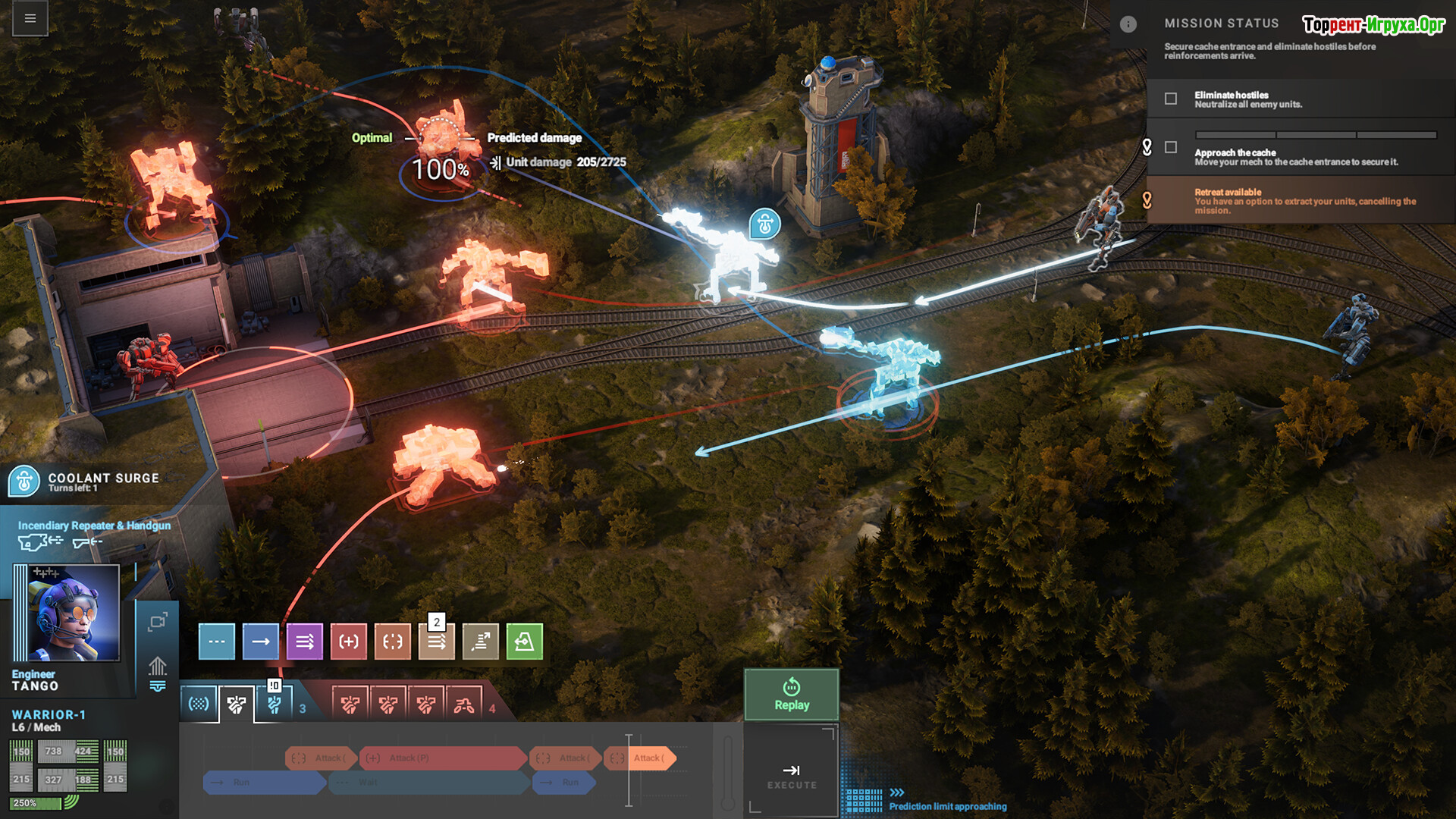Click the Coolant Surge status icon

click(x=24, y=481)
